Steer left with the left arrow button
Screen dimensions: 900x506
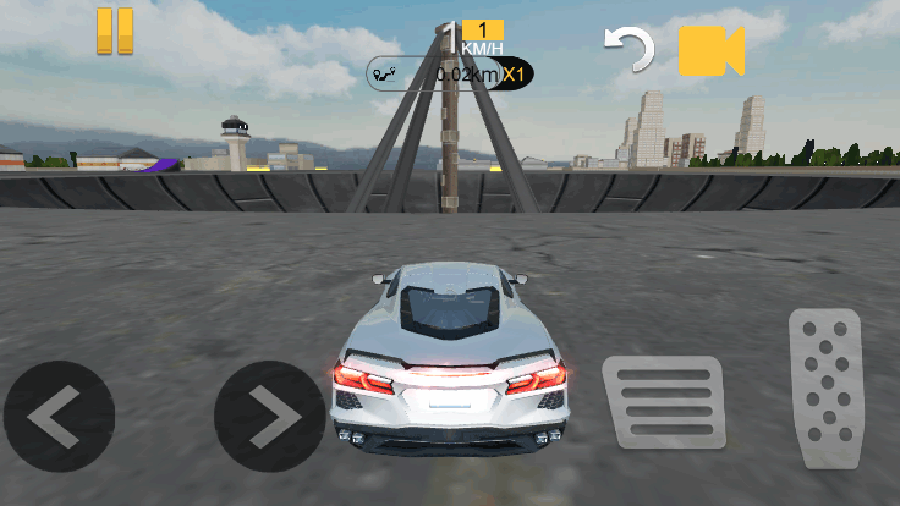click(59, 416)
